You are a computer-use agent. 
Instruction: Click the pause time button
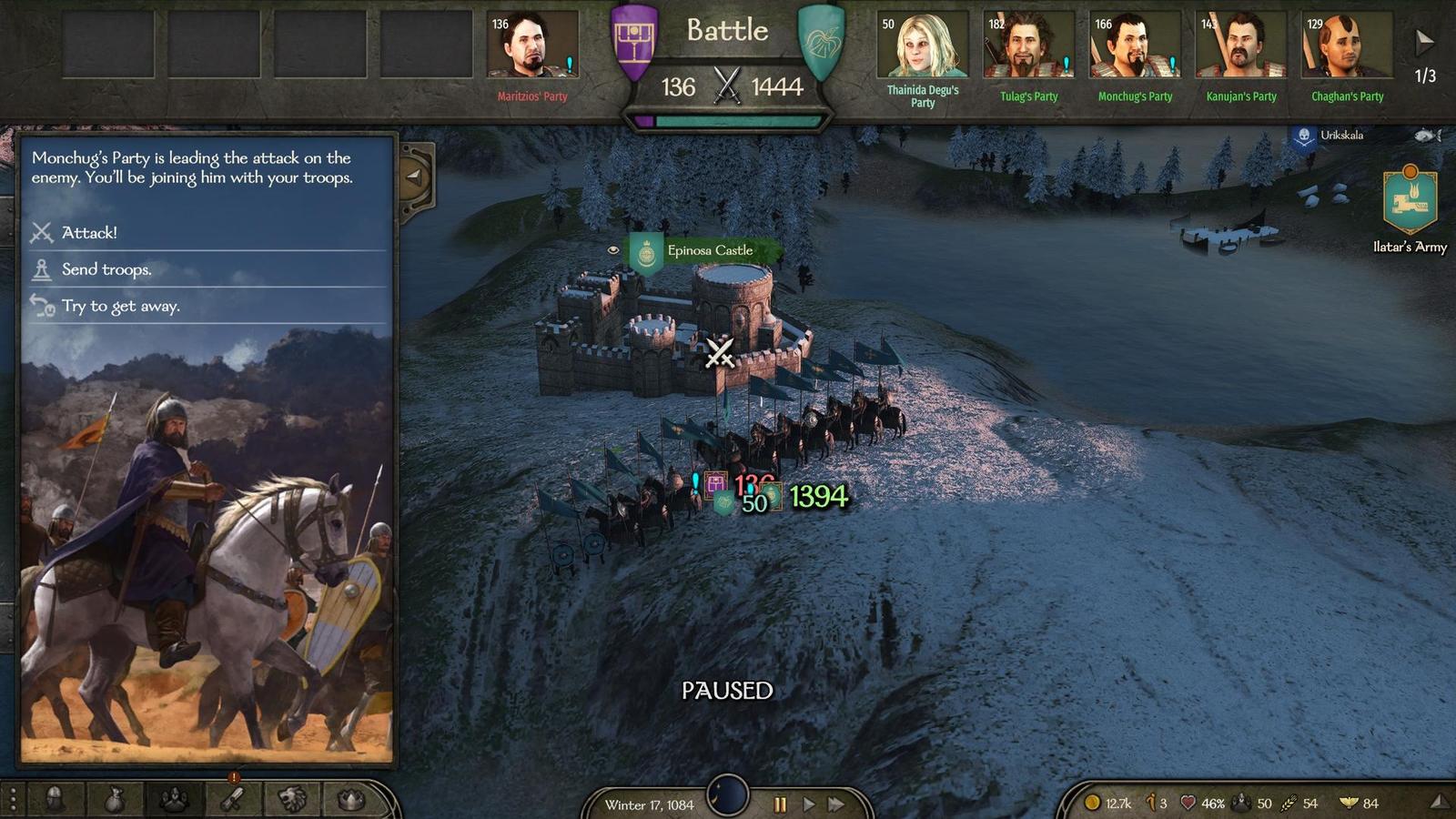[x=780, y=804]
